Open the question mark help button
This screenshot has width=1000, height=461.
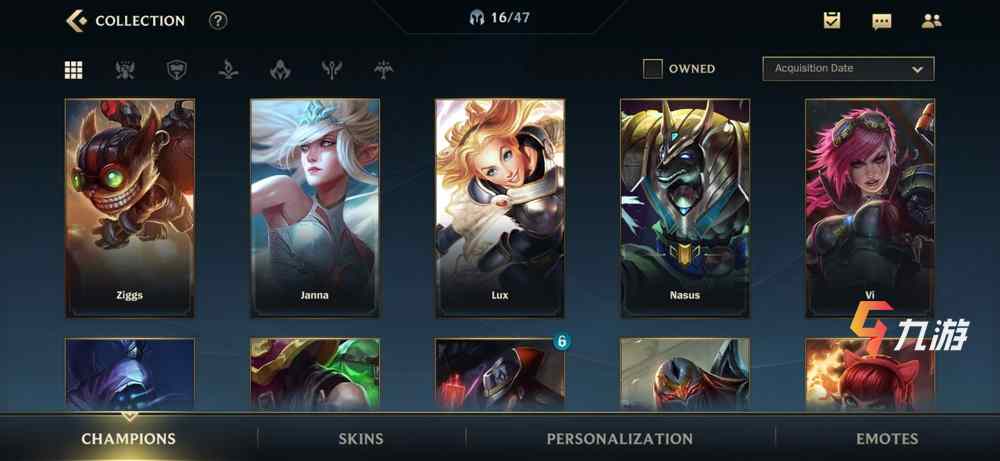pos(218,20)
